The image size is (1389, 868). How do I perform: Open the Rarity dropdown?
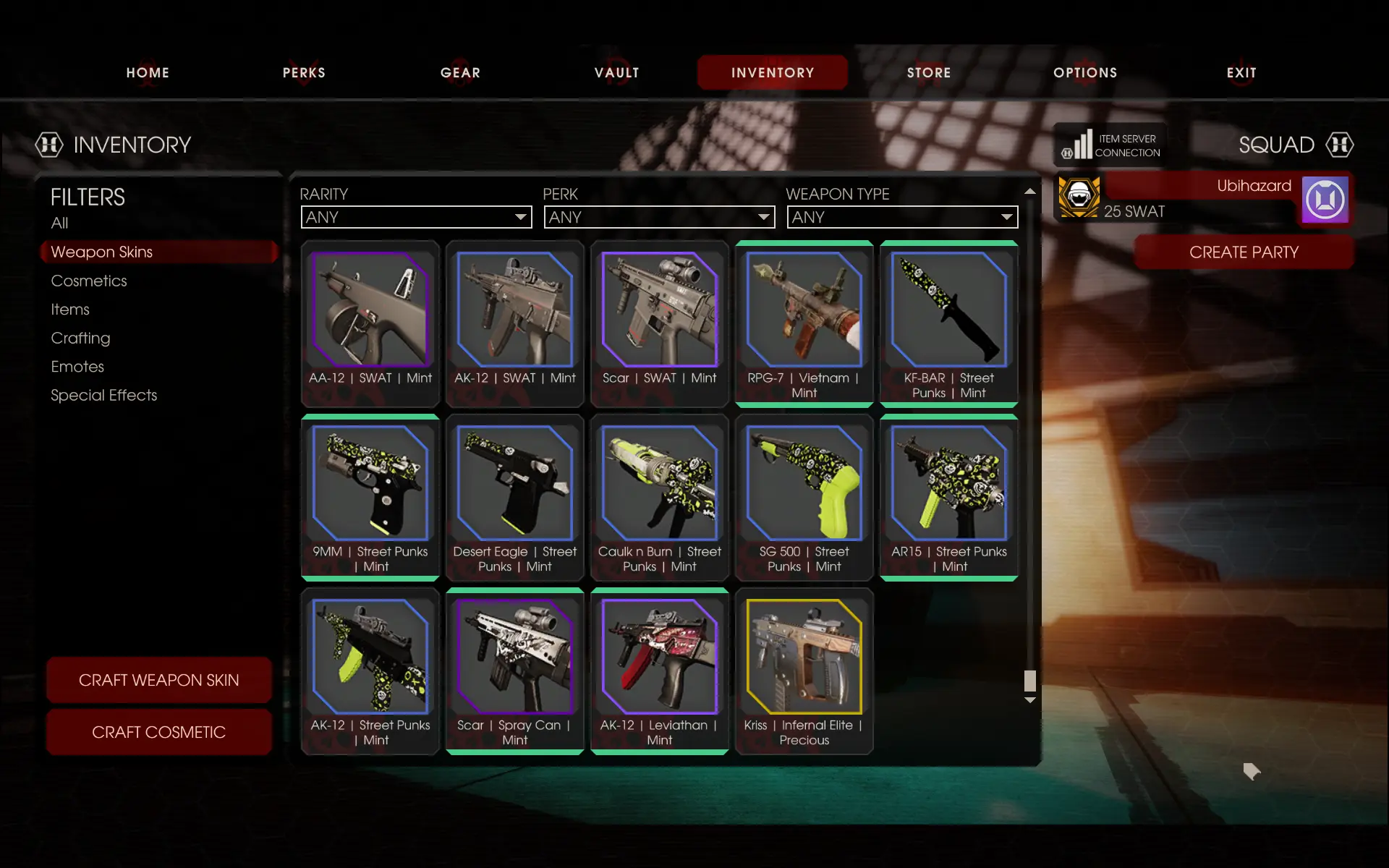pos(416,217)
